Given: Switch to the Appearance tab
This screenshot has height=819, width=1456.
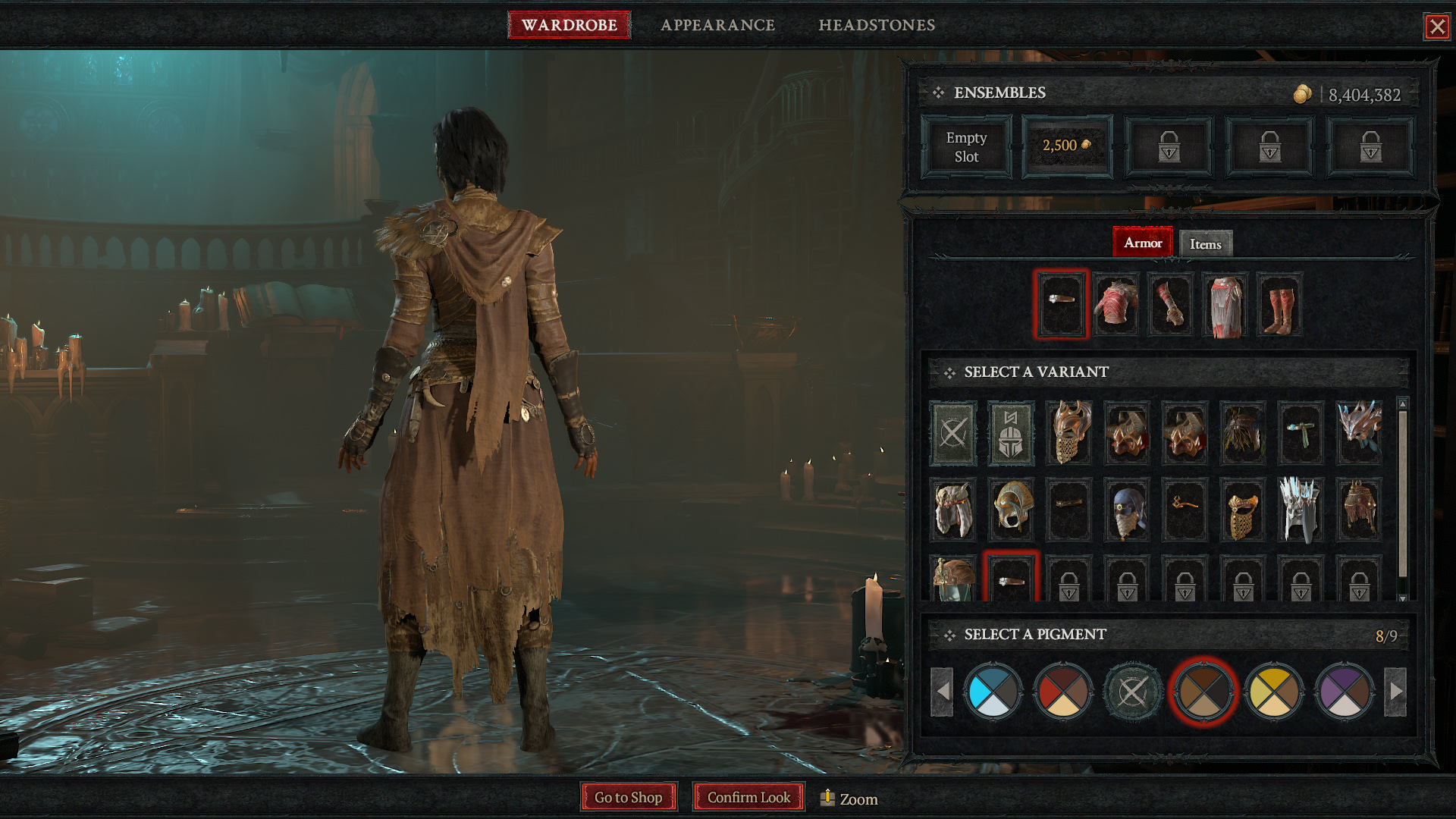Looking at the screenshot, I should (717, 25).
